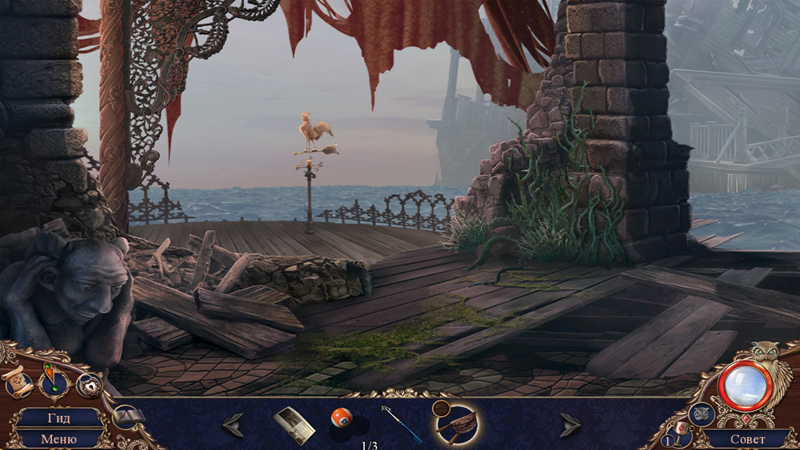
Task: Select the photograph inventory item
Action: coord(293,424)
